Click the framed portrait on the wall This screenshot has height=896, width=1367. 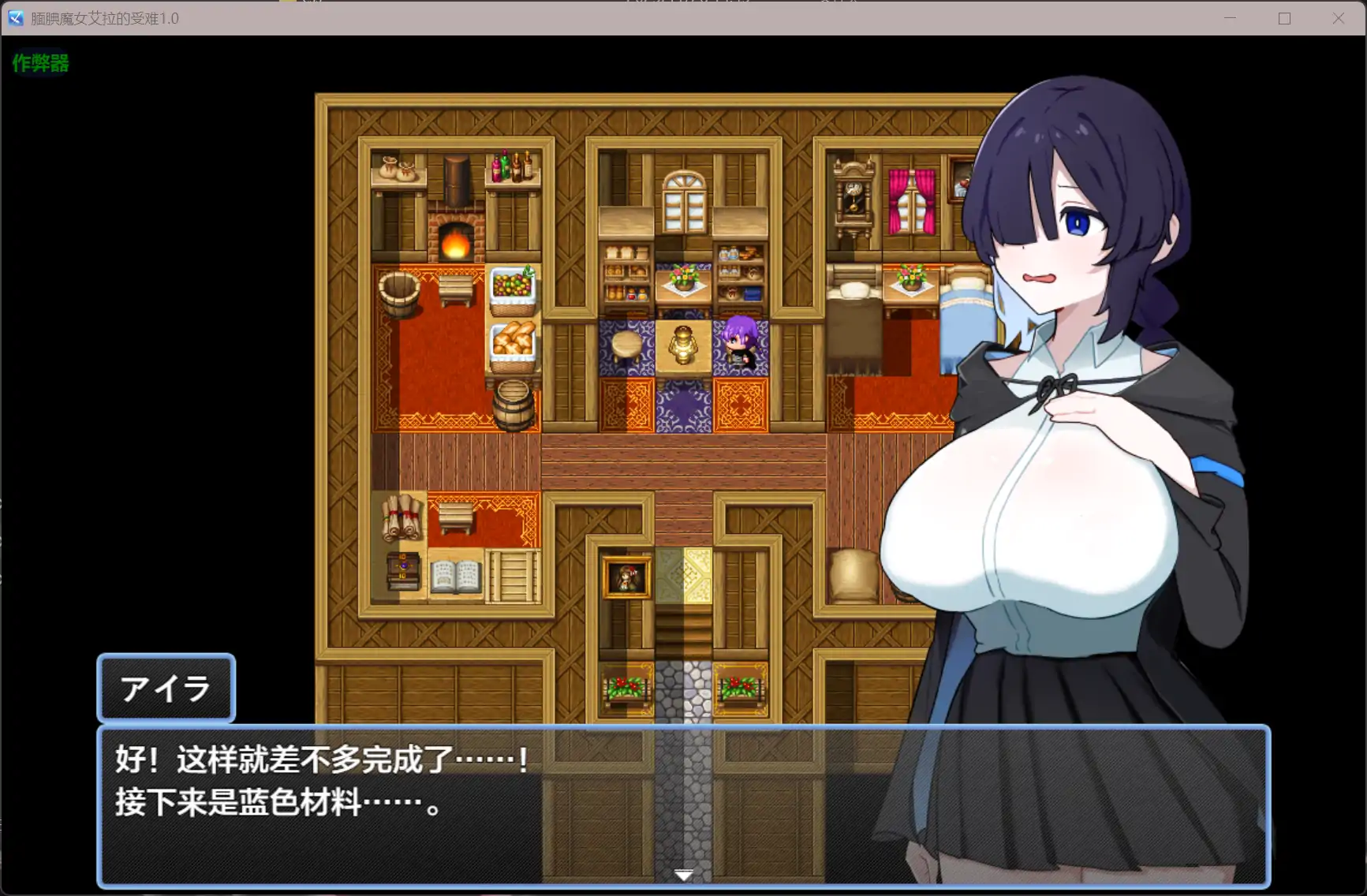point(626,577)
